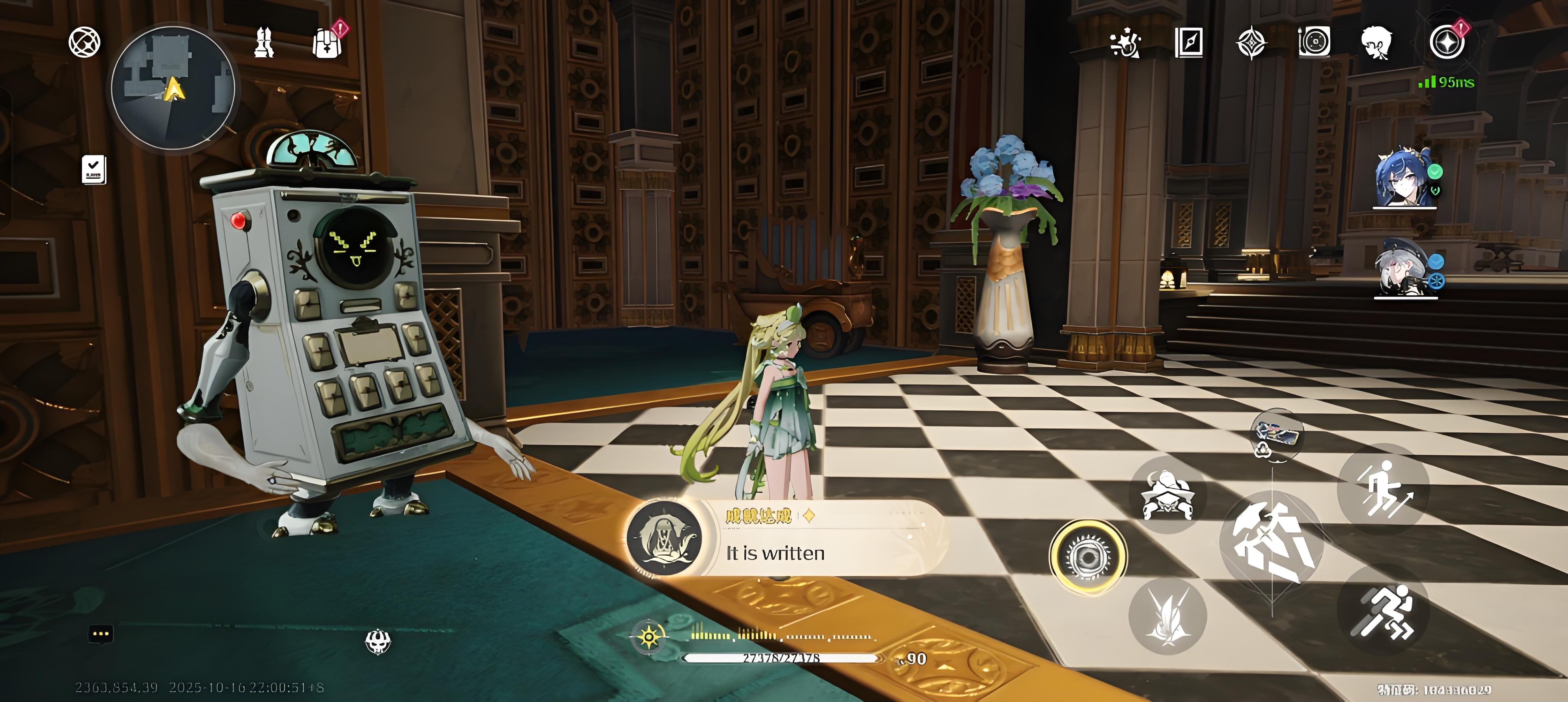The height and width of the screenshot is (702, 1568).
Task: Open the character head profile icon
Action: point(1376,43)
